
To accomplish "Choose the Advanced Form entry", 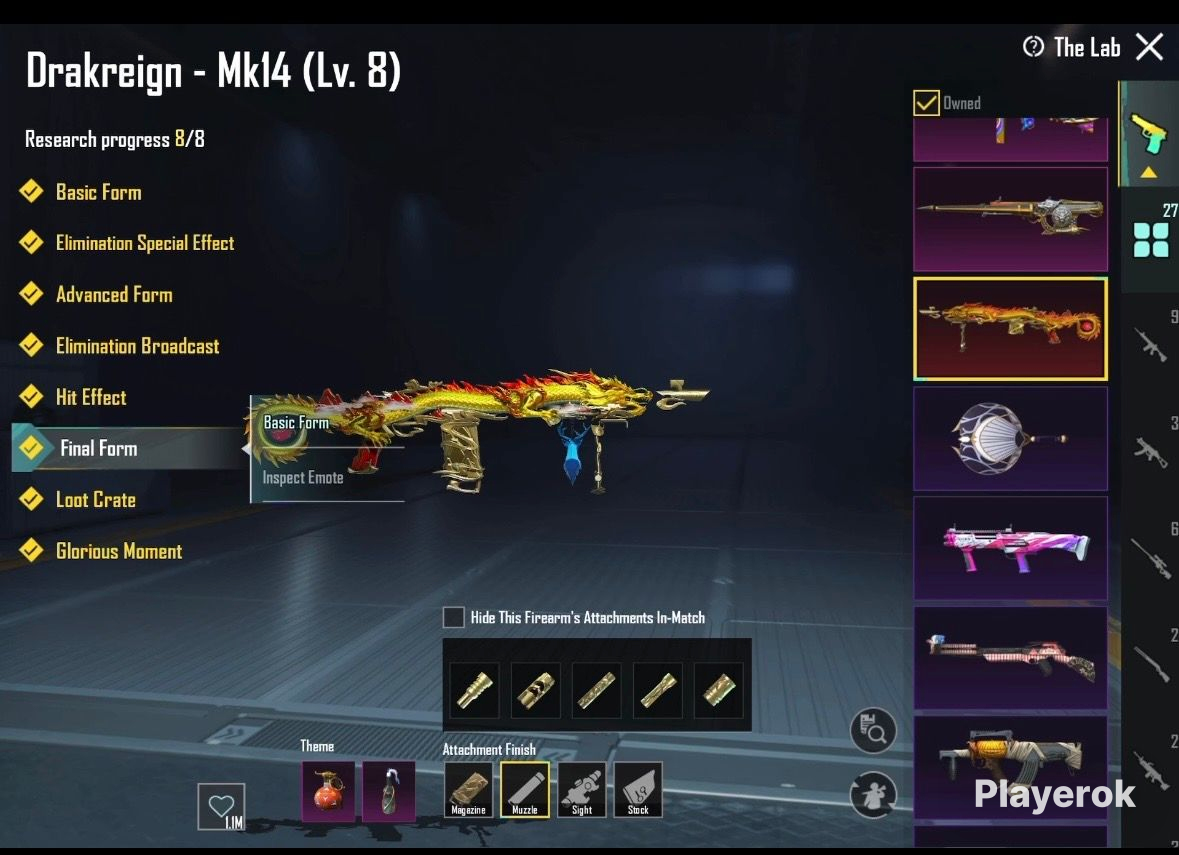I will point(113,295).
